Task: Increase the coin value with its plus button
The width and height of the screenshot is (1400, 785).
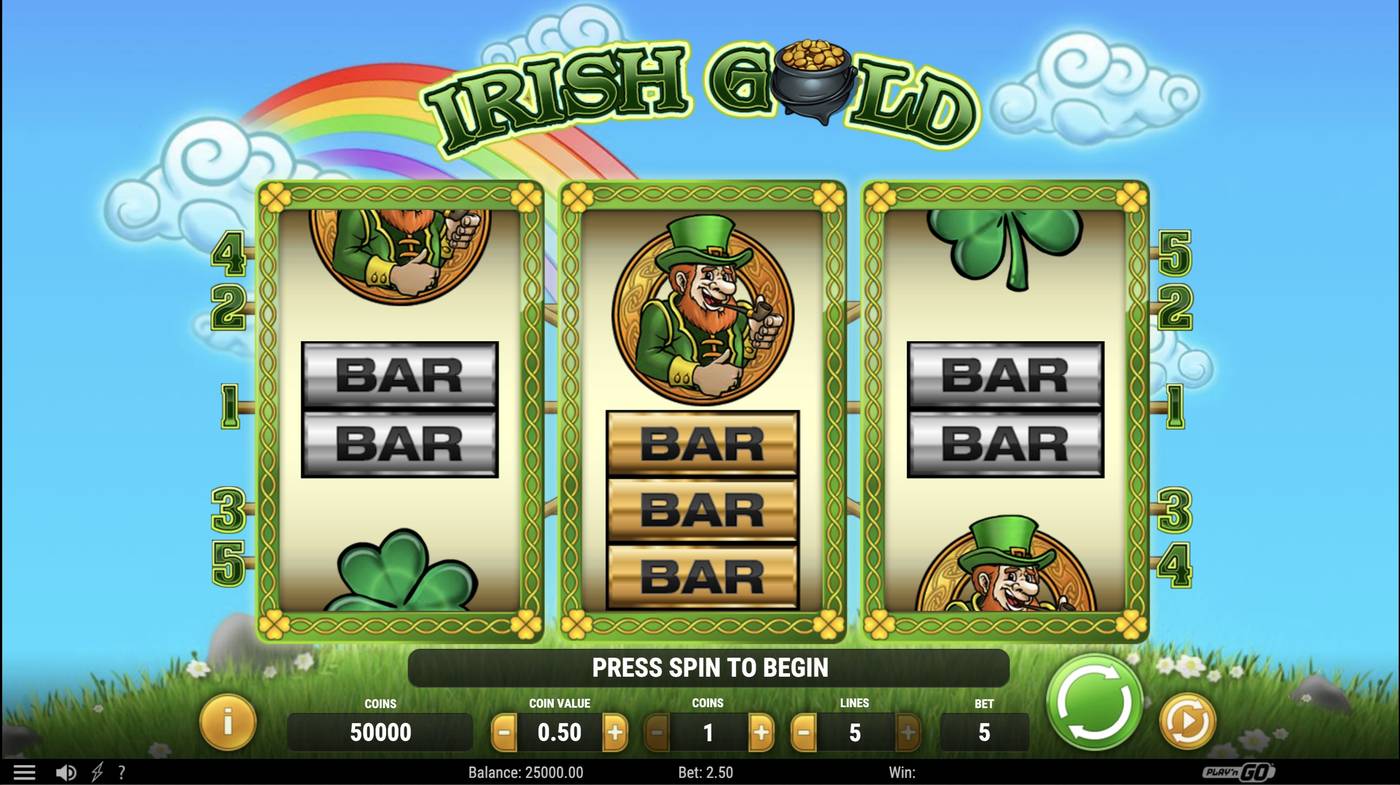Action: pos(617,732)
